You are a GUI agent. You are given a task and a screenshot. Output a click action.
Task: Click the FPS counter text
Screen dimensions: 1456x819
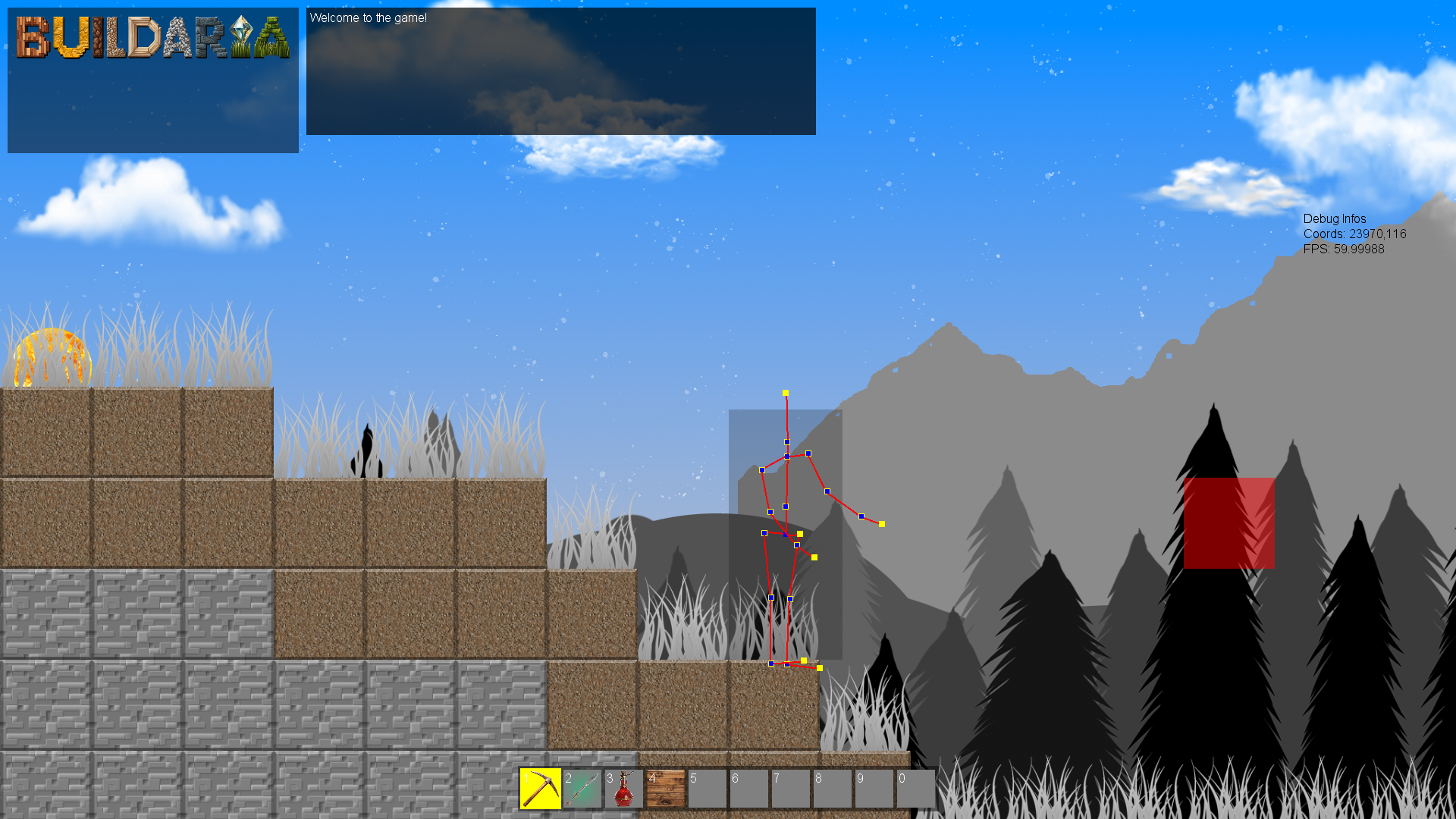(x=1343, y=248)
